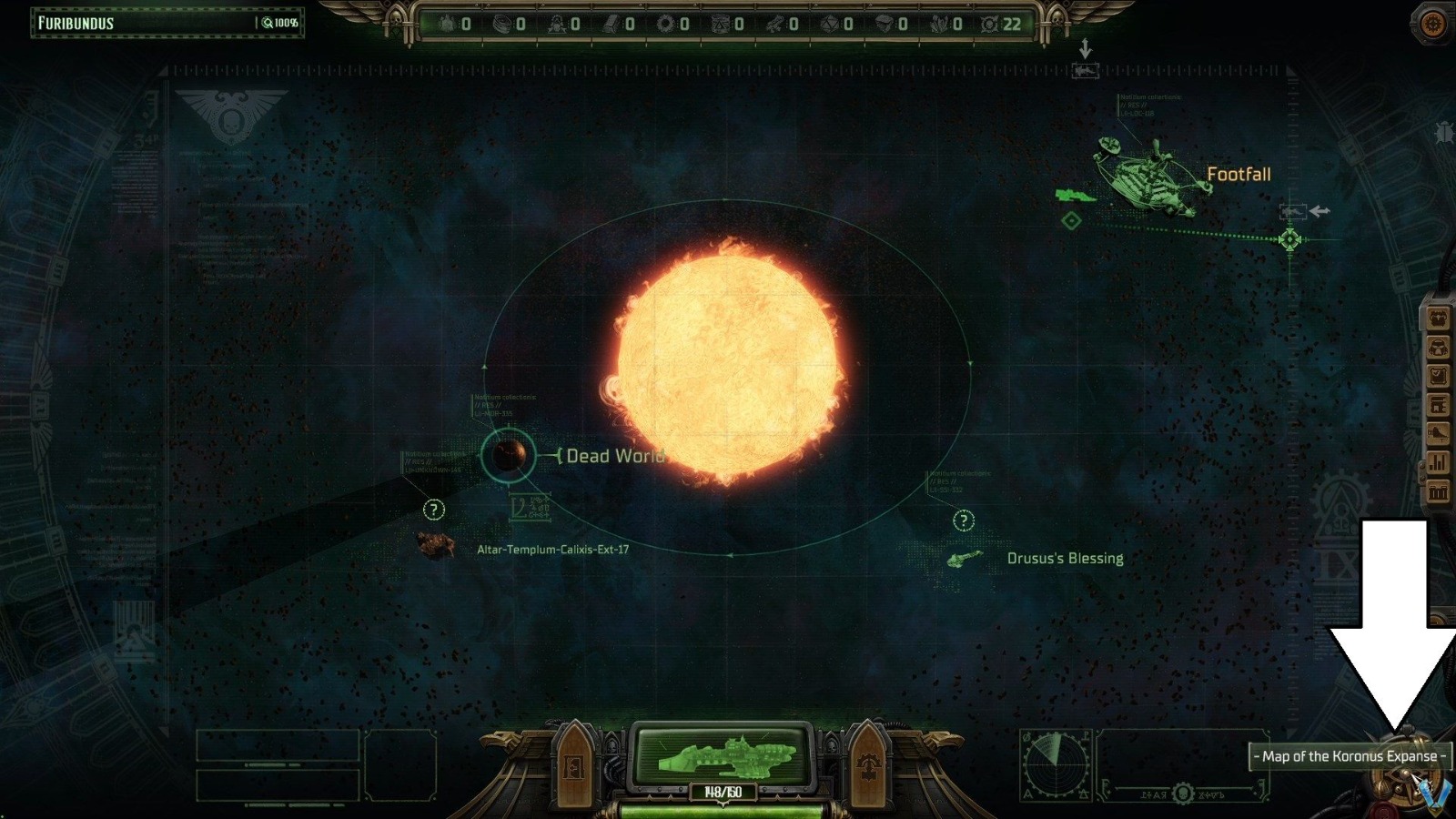The width and height of the screenshot is (1456, 819).
Task: Open the Map of the Koronus Expanse
Action: (1350, 755)
